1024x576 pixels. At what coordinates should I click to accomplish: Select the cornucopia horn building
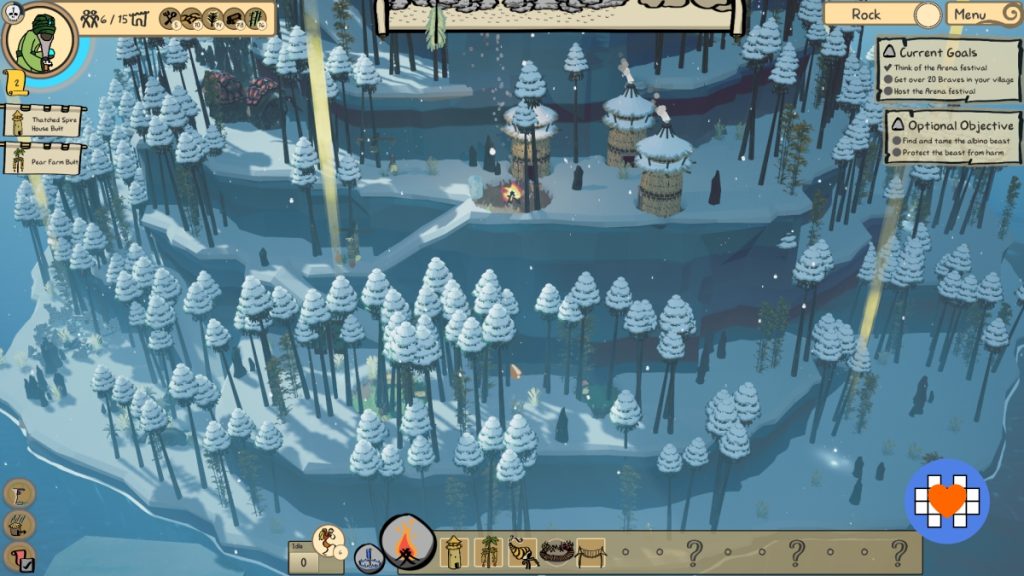(522, 551)
